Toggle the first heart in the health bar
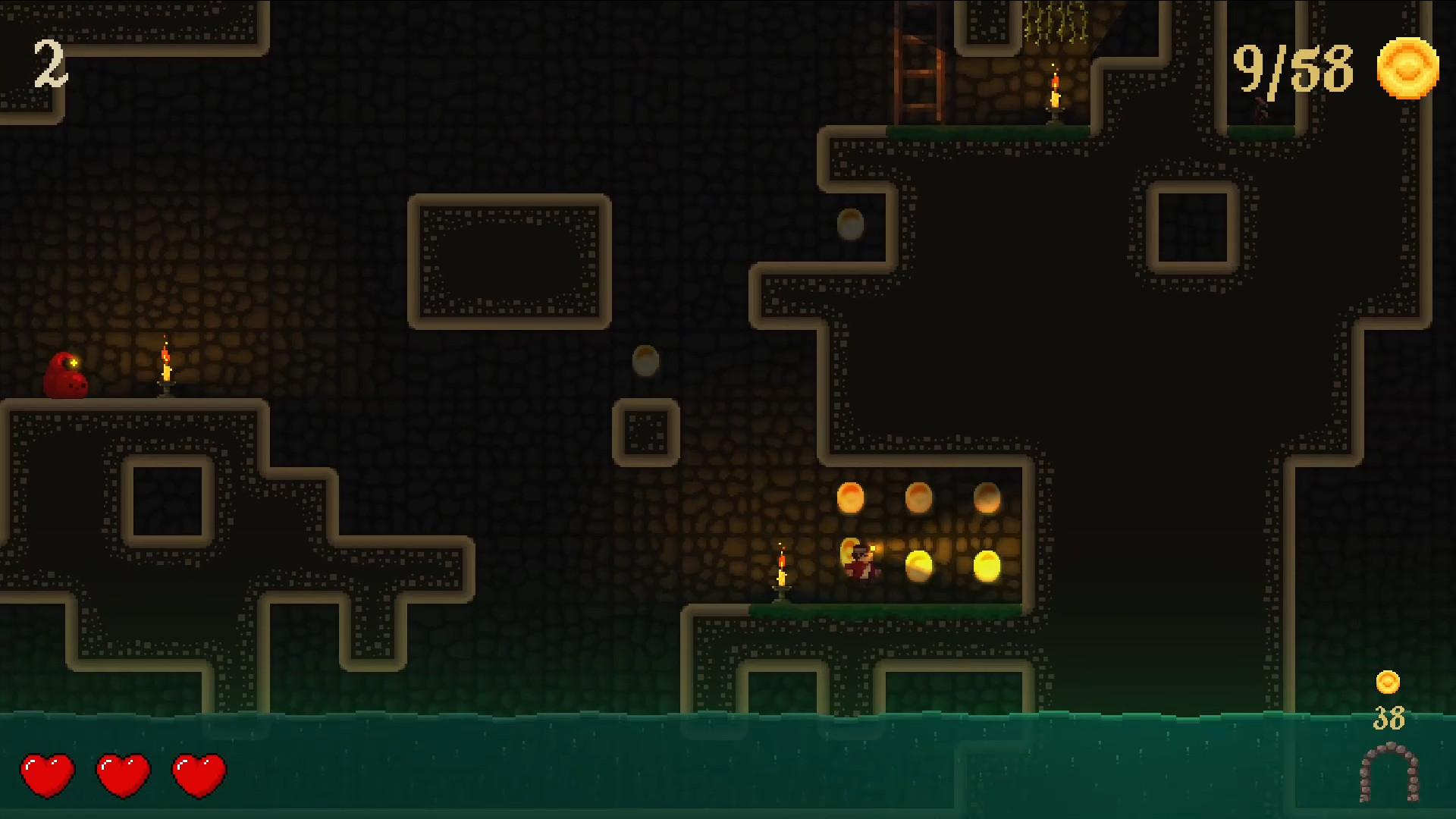This screenshot has height=819, width=1456. coord(47,774)
